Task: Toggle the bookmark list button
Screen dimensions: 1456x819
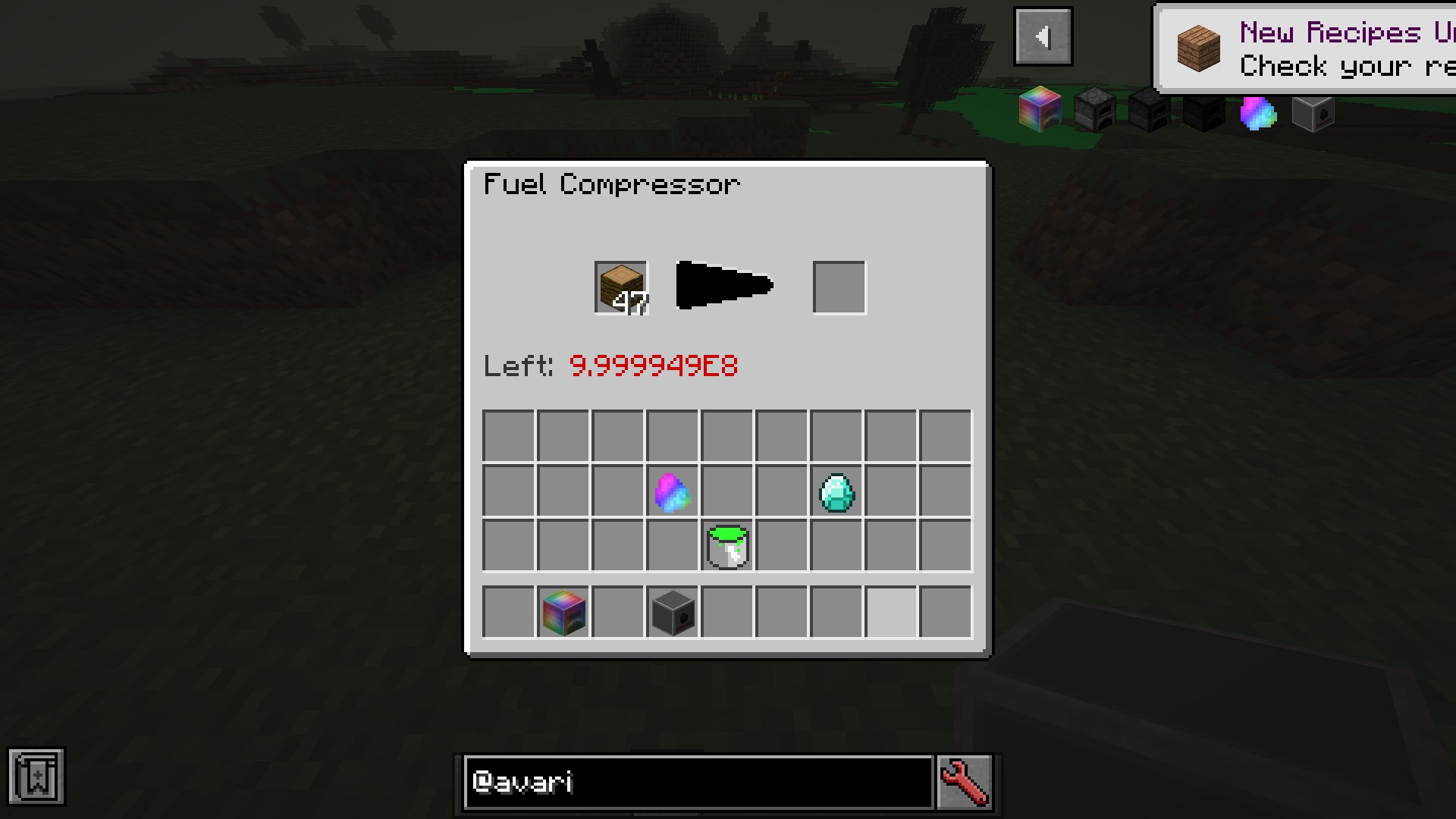Action: pyautogui.click(x=36, y=777)
